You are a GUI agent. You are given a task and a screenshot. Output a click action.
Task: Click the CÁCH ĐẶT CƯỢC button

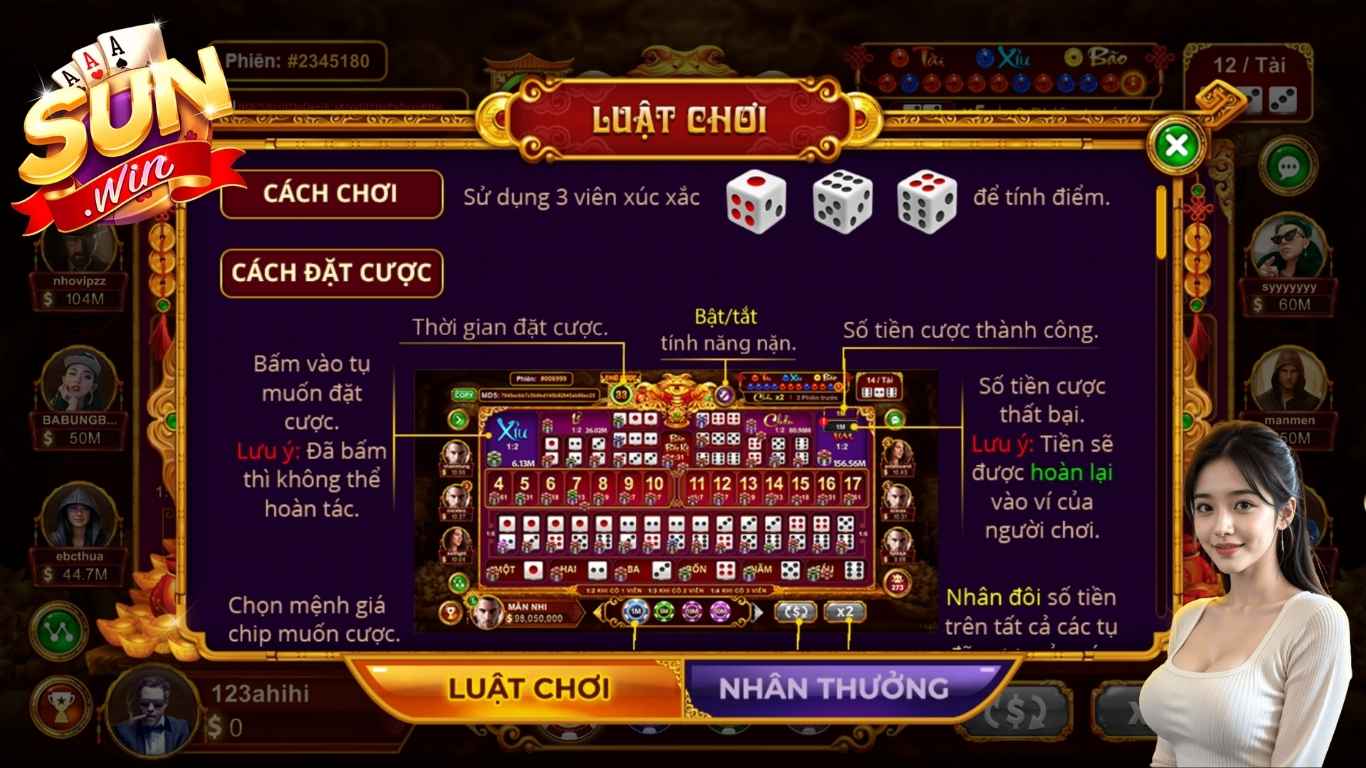[x=330, y=272]
